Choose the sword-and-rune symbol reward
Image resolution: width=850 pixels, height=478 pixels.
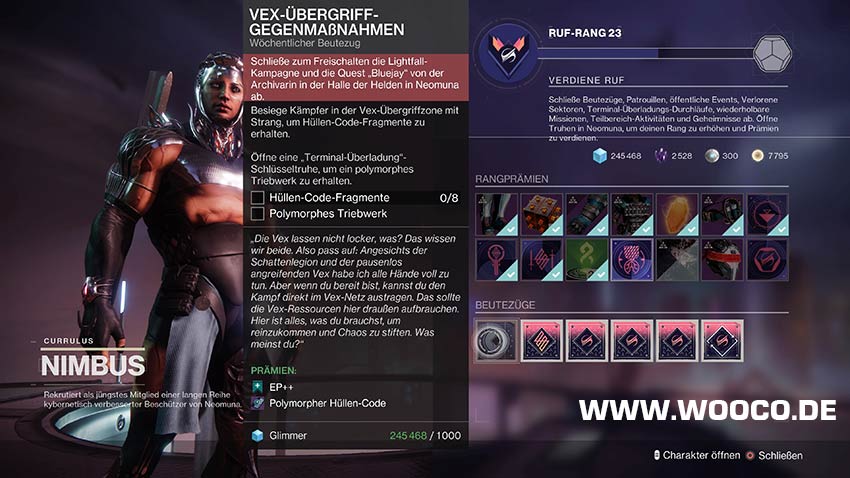click(x=541, y=259)
